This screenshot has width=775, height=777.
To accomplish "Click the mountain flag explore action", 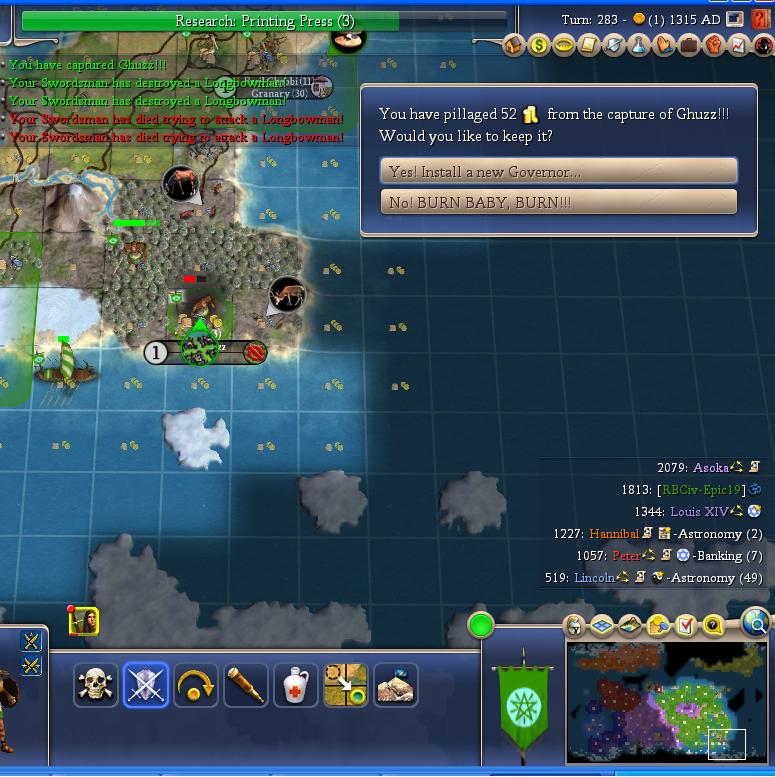I will 396,685.
